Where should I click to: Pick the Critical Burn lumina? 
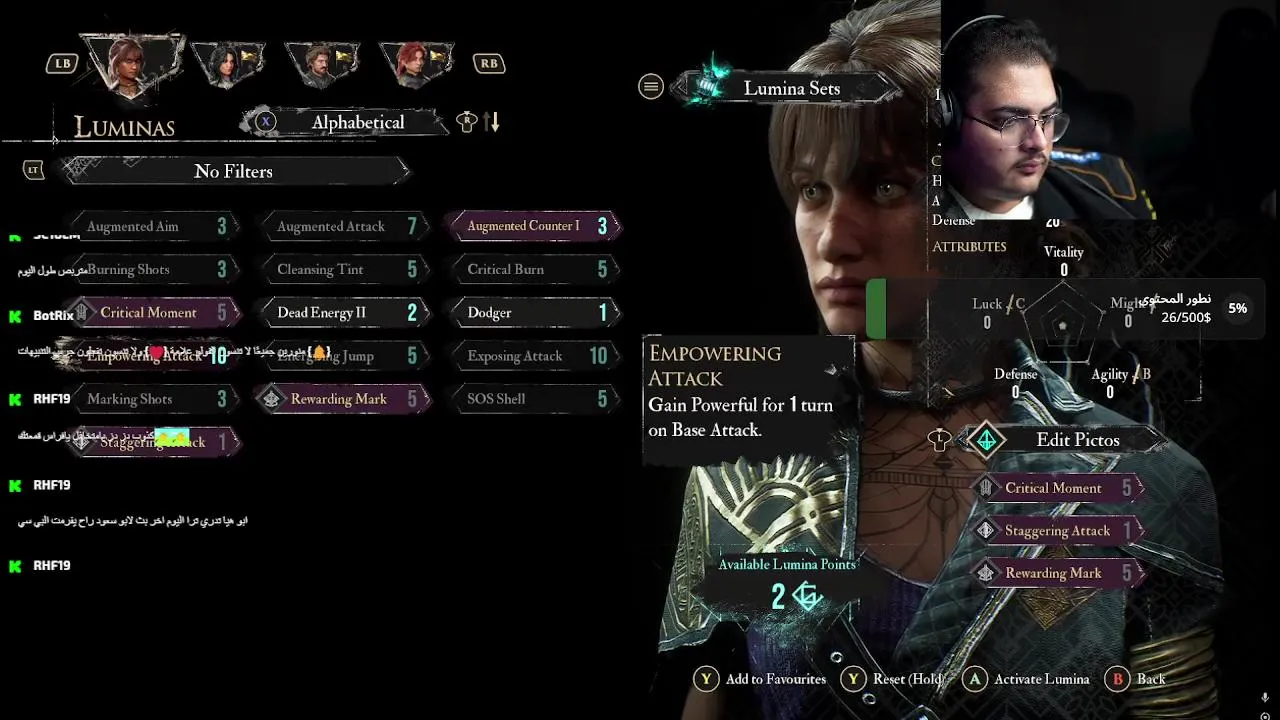click(x=532, y=270)
